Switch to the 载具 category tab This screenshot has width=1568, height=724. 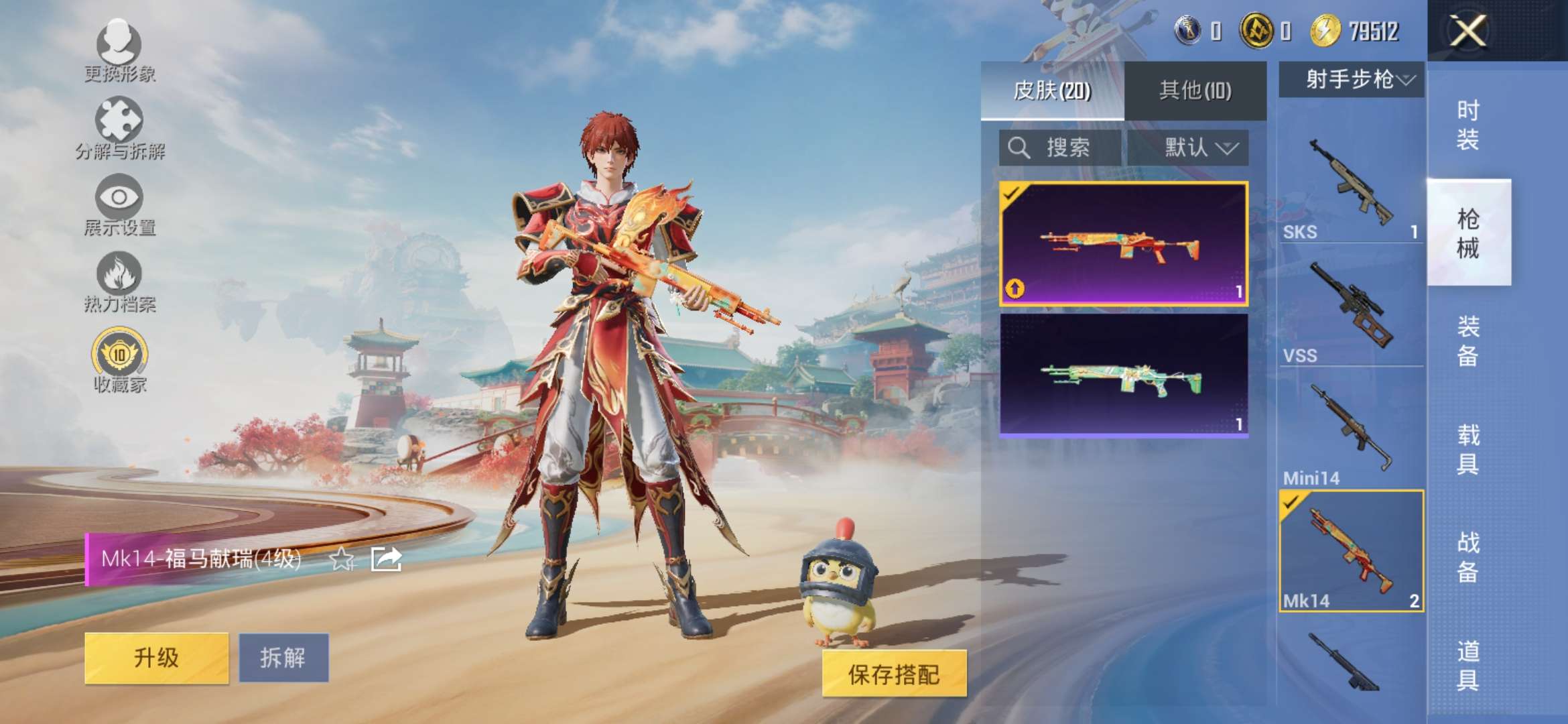pos(1469,449)
